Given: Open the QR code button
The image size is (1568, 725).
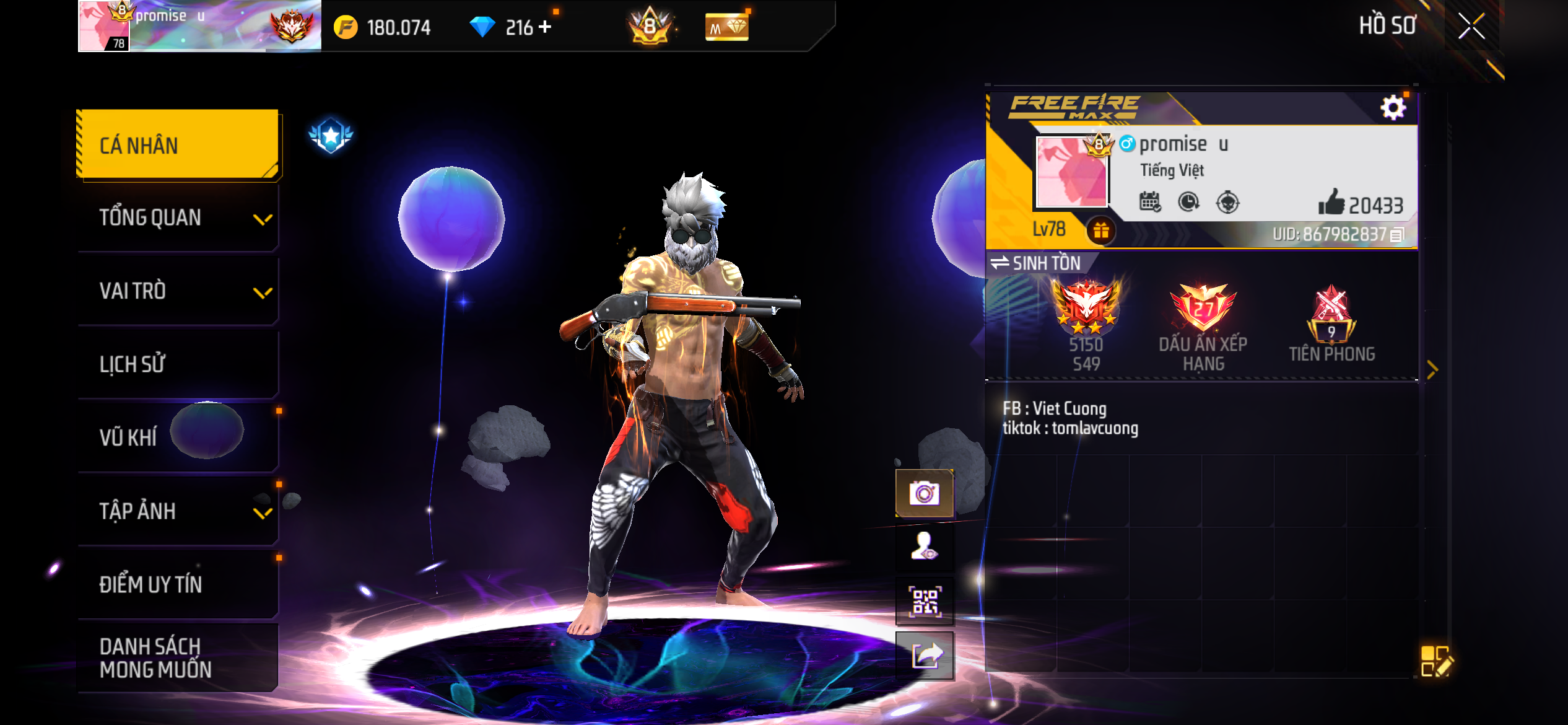Looking at the screenshot, I should (924, 601).
